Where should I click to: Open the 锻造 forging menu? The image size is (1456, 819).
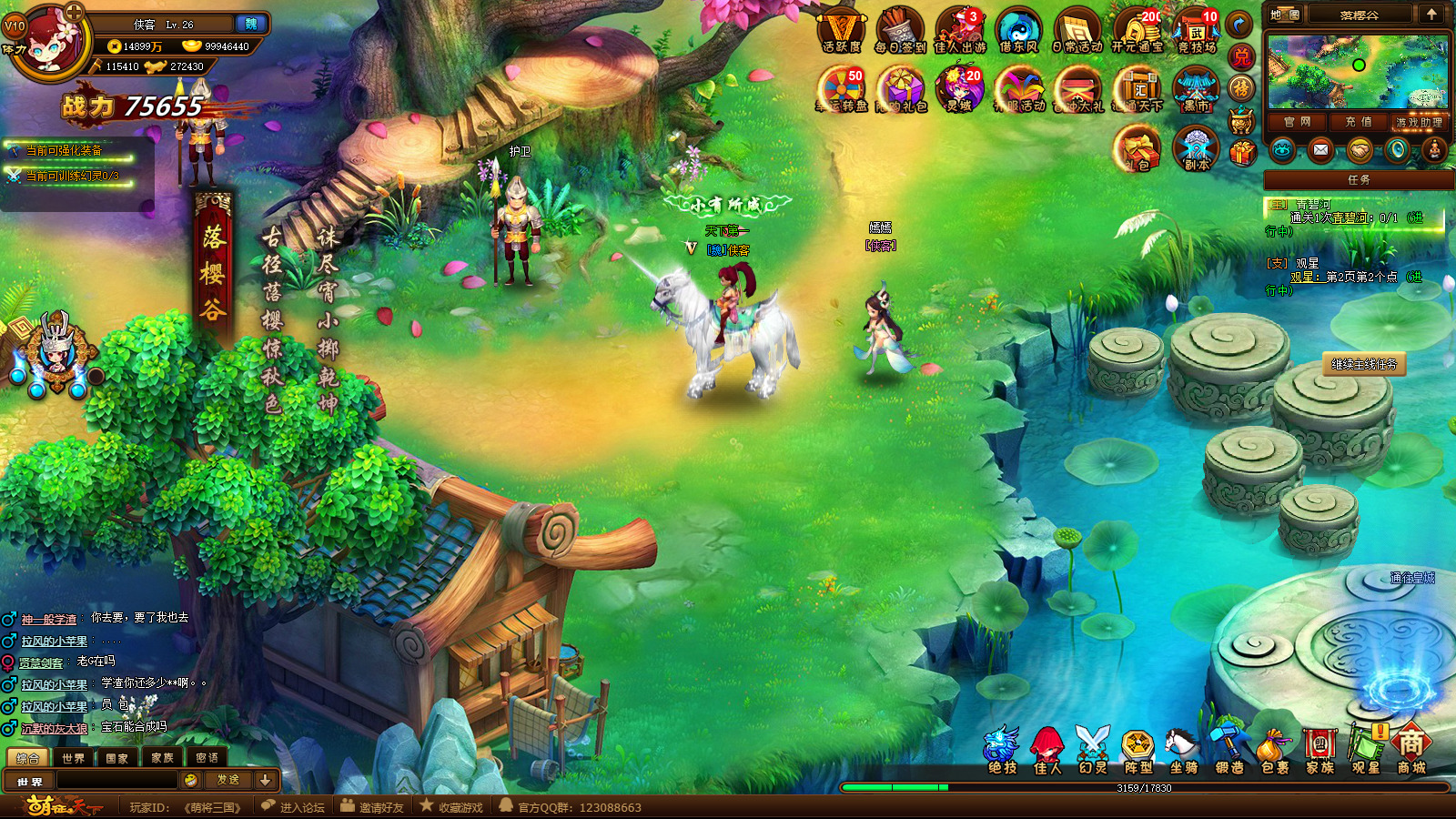click(1228, 753)
